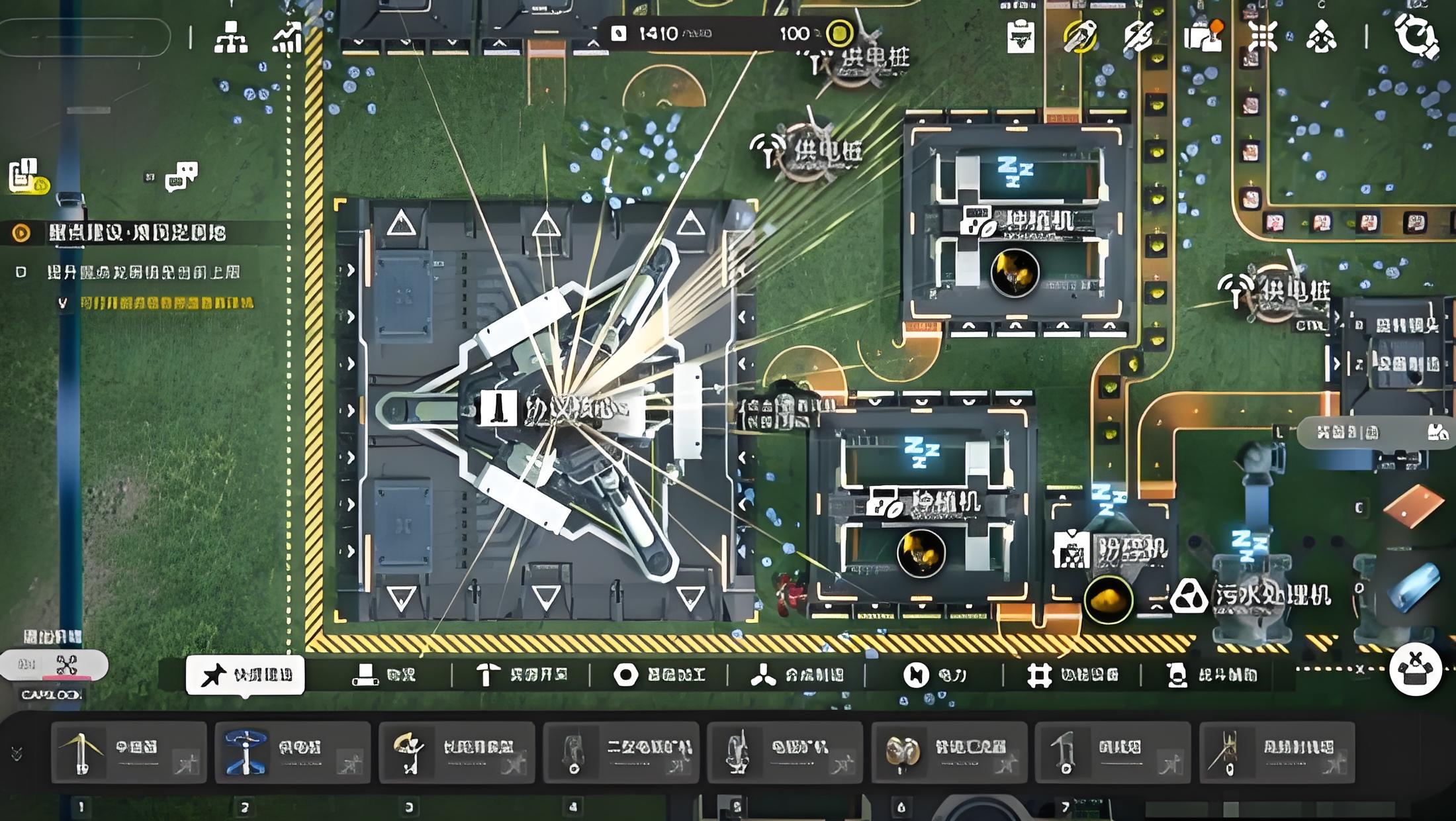Screen dimensions: 1456x821
Task: Click the circular ring icon at top right
Action: (1417, 36)
